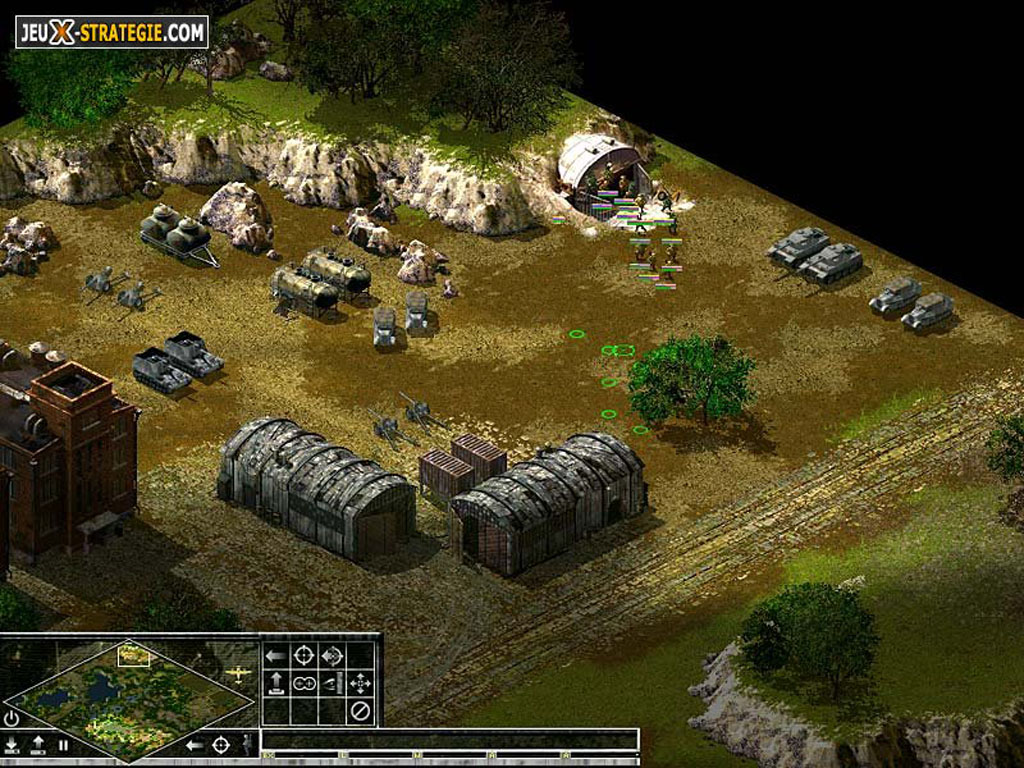This screenshot has width=1024, height=768.
Task: Activate the crosshair attack order in the command grid
Action: pyautogui.click(x=303, y=656)
